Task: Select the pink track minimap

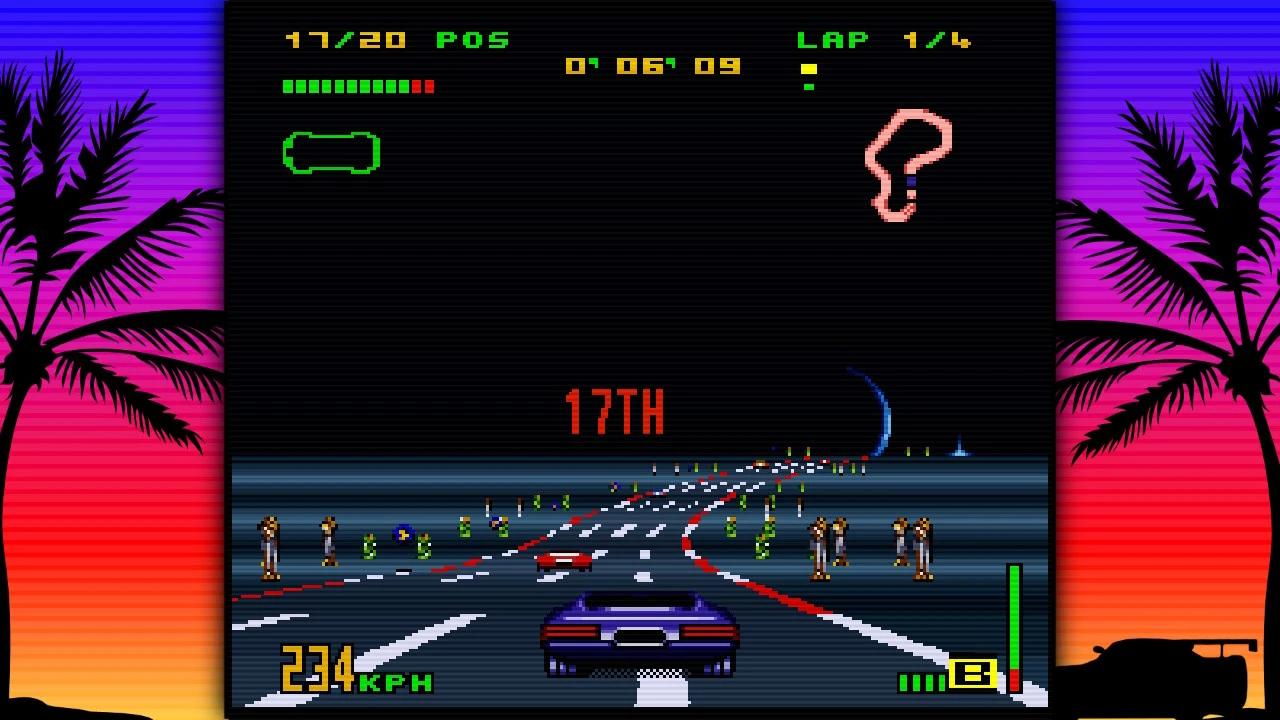Action: 908,165
